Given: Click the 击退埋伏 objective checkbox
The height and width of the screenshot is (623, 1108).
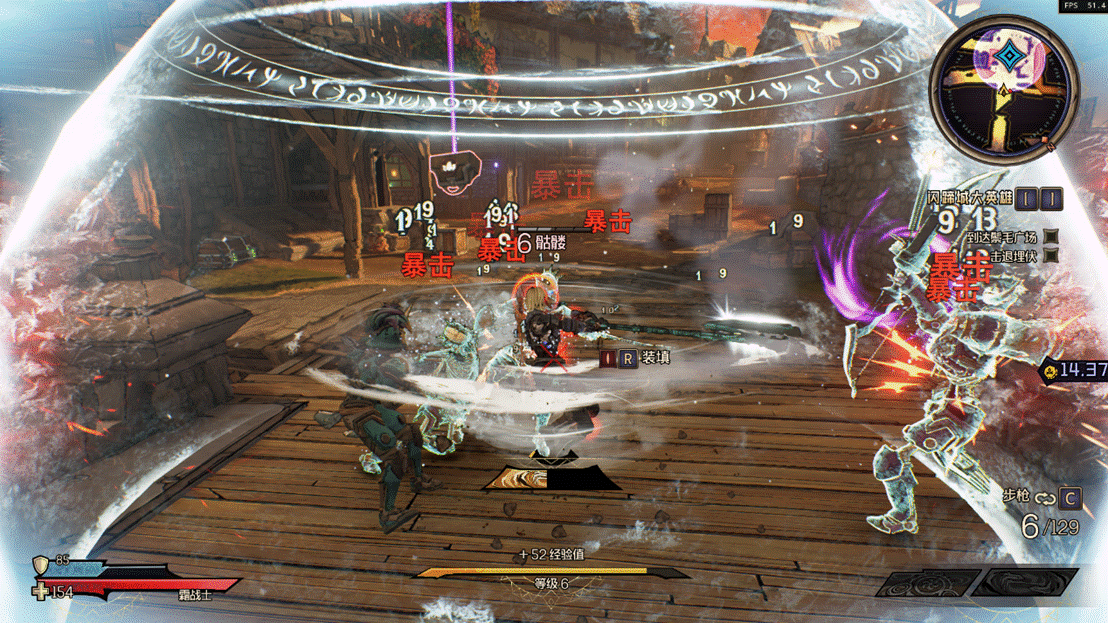Looking at the screenshot, I should pos(1051,256).
